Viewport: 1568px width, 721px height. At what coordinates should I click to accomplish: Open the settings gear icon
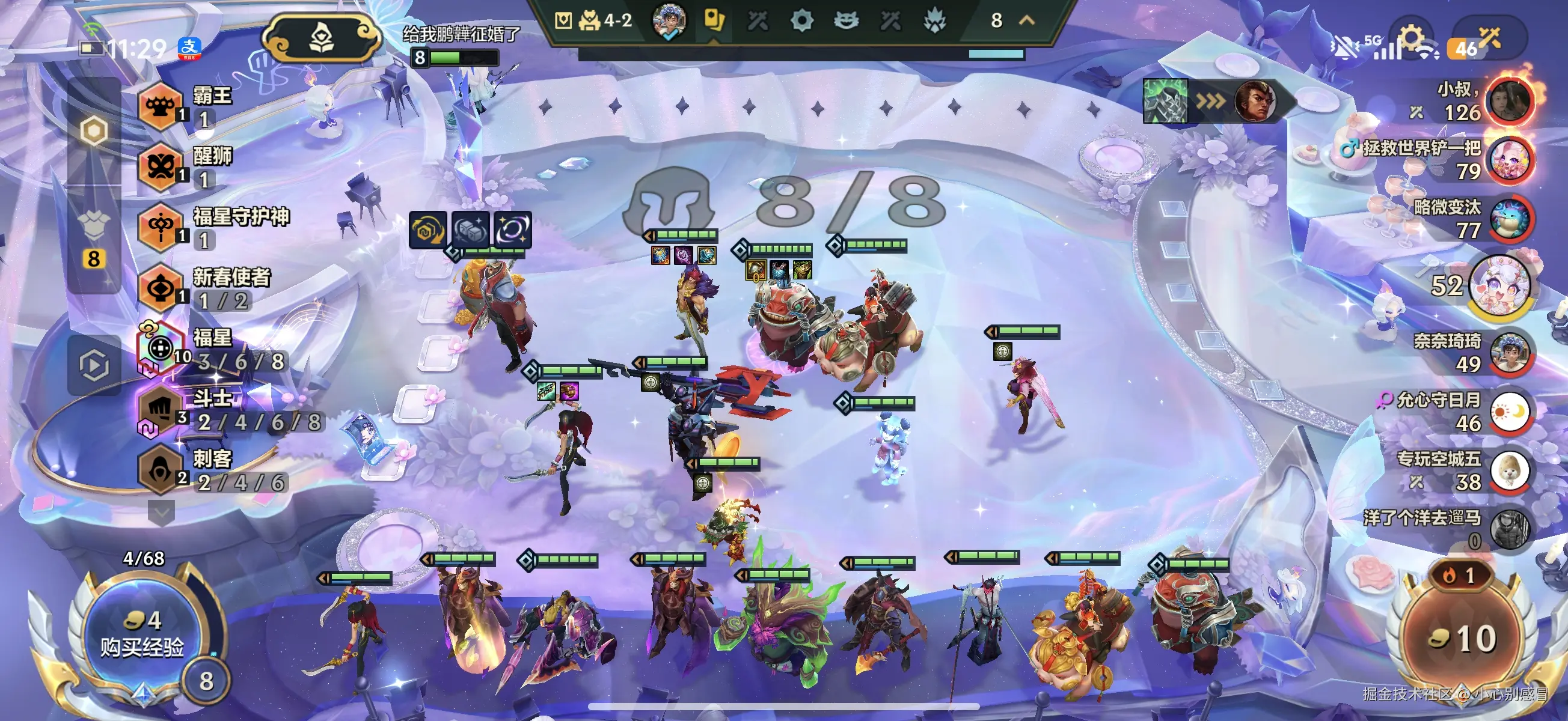[x=1411, y=40]
